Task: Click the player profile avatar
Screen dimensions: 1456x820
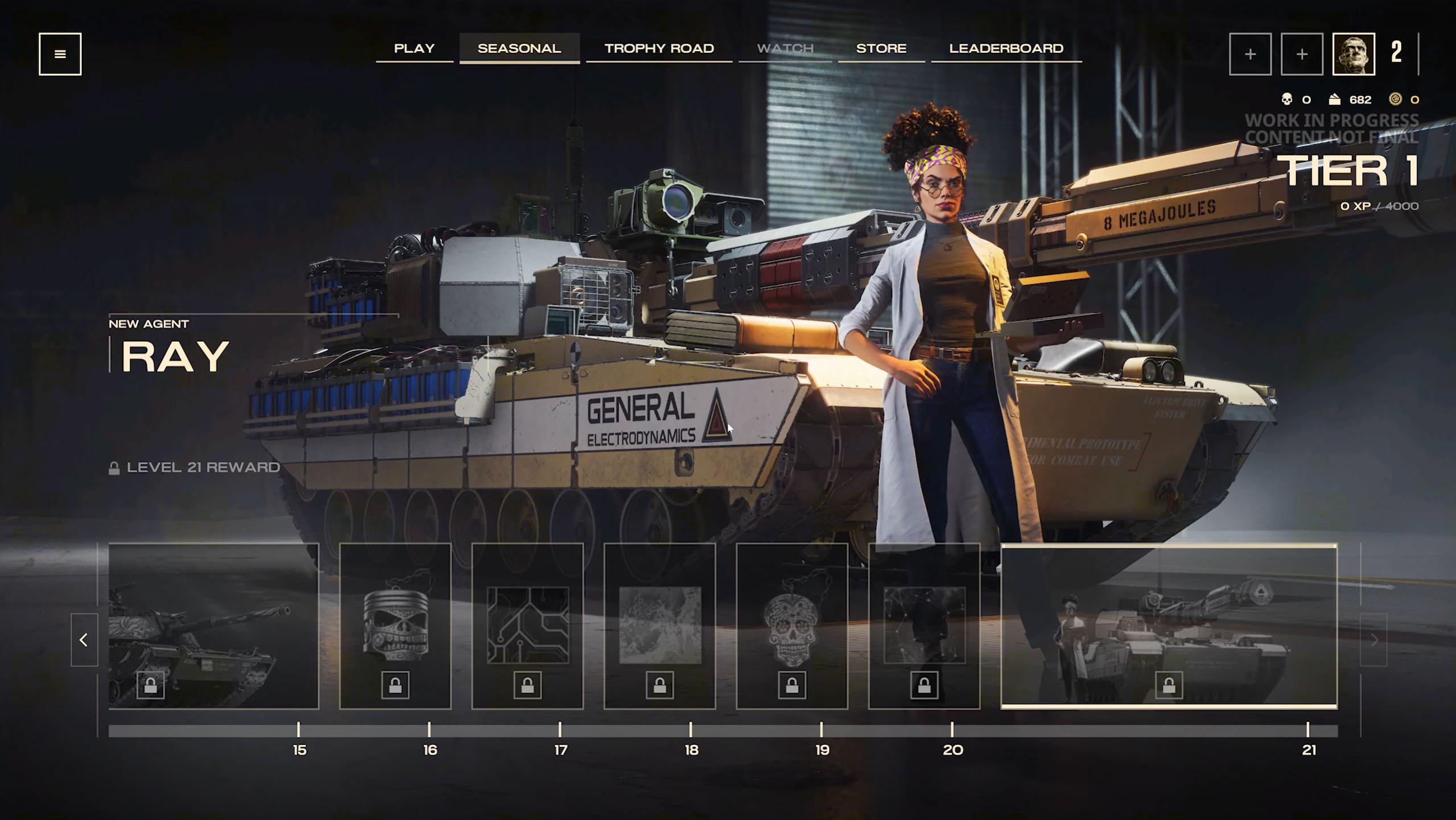Action: click(1353, 54)
